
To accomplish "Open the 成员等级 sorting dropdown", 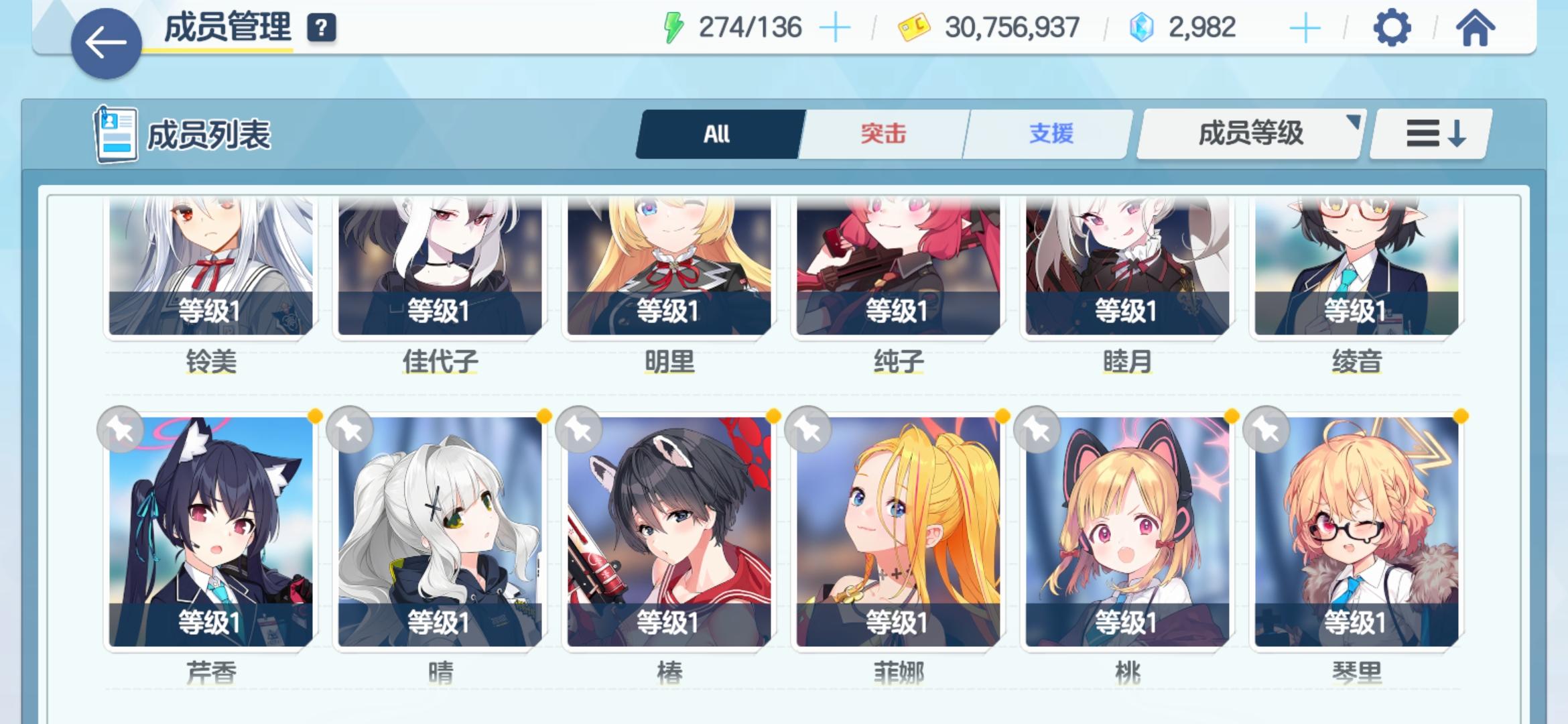I will pyautogui.click(x=1248, y=133).
